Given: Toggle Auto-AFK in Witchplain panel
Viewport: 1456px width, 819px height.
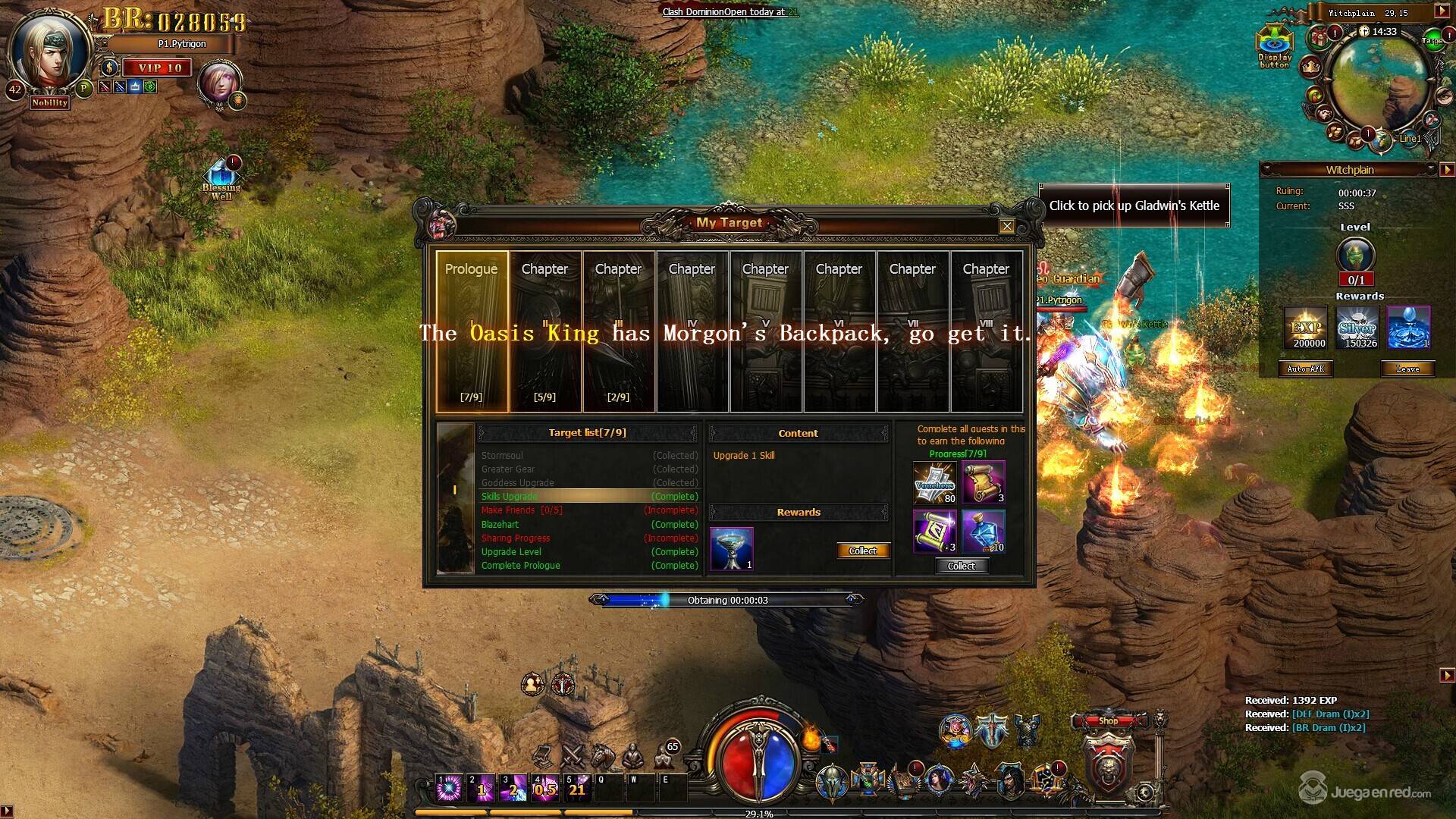Looking at the screenshot, I should [1306, 369].
